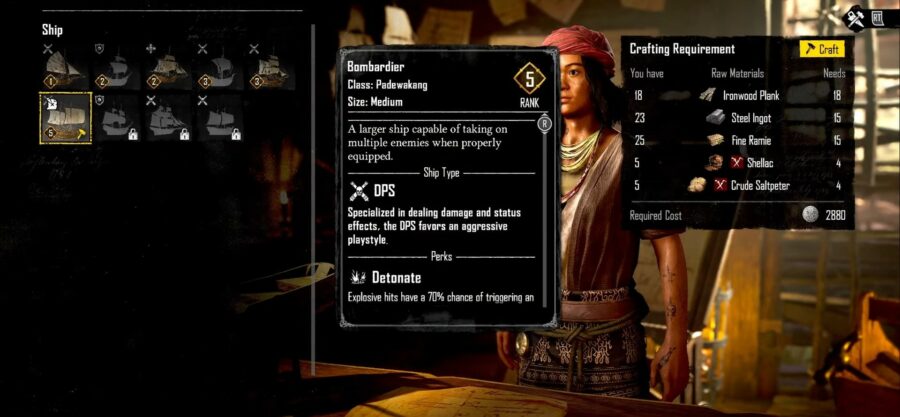This screenshot has height=417, width=900.
Task: Craft the Bombardier ship
Action: (822, 49)
